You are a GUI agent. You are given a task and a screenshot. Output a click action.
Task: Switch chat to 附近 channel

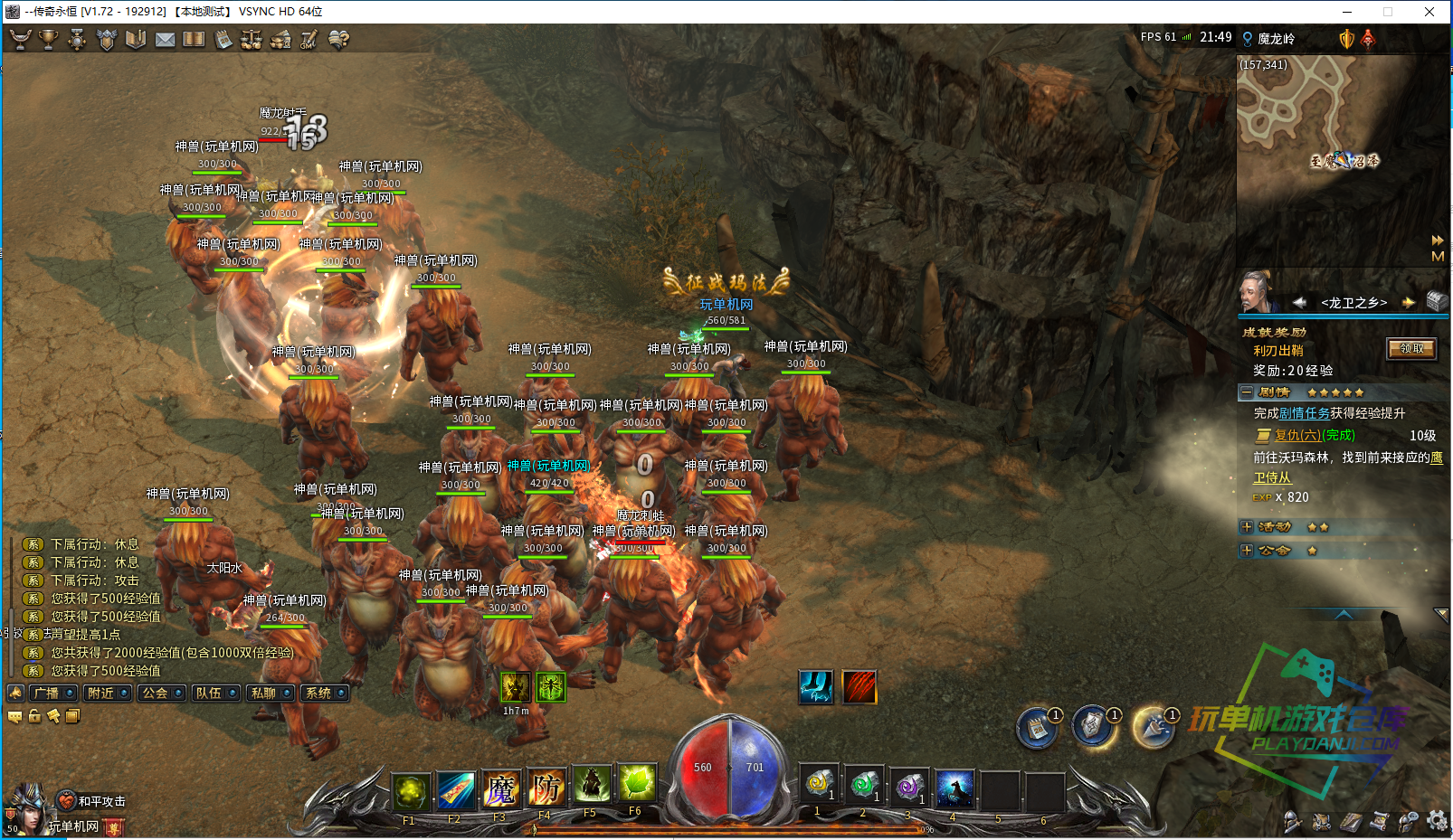pos(108,694)
